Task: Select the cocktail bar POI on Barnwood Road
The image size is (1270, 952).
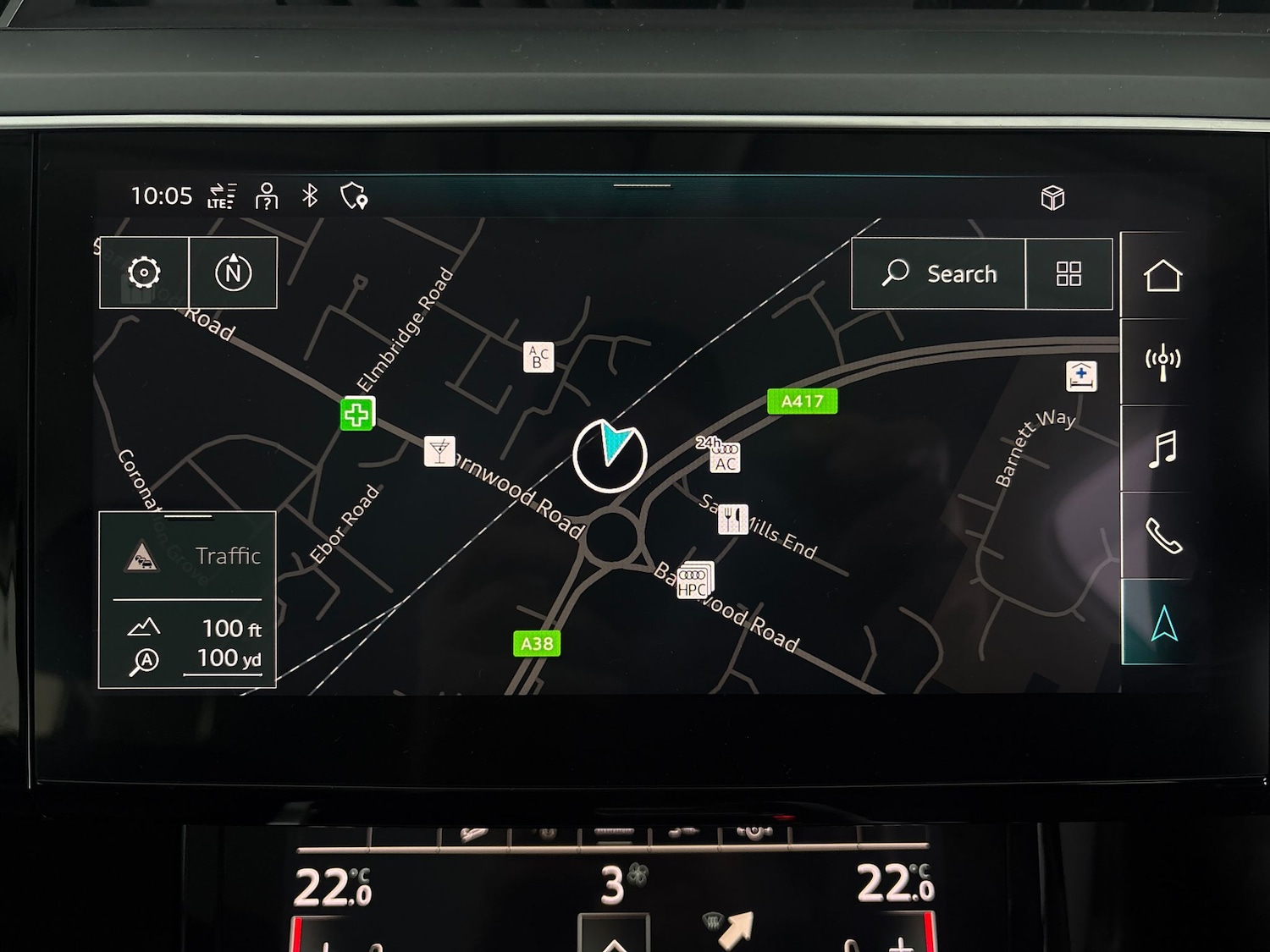Action: (439, 451)
